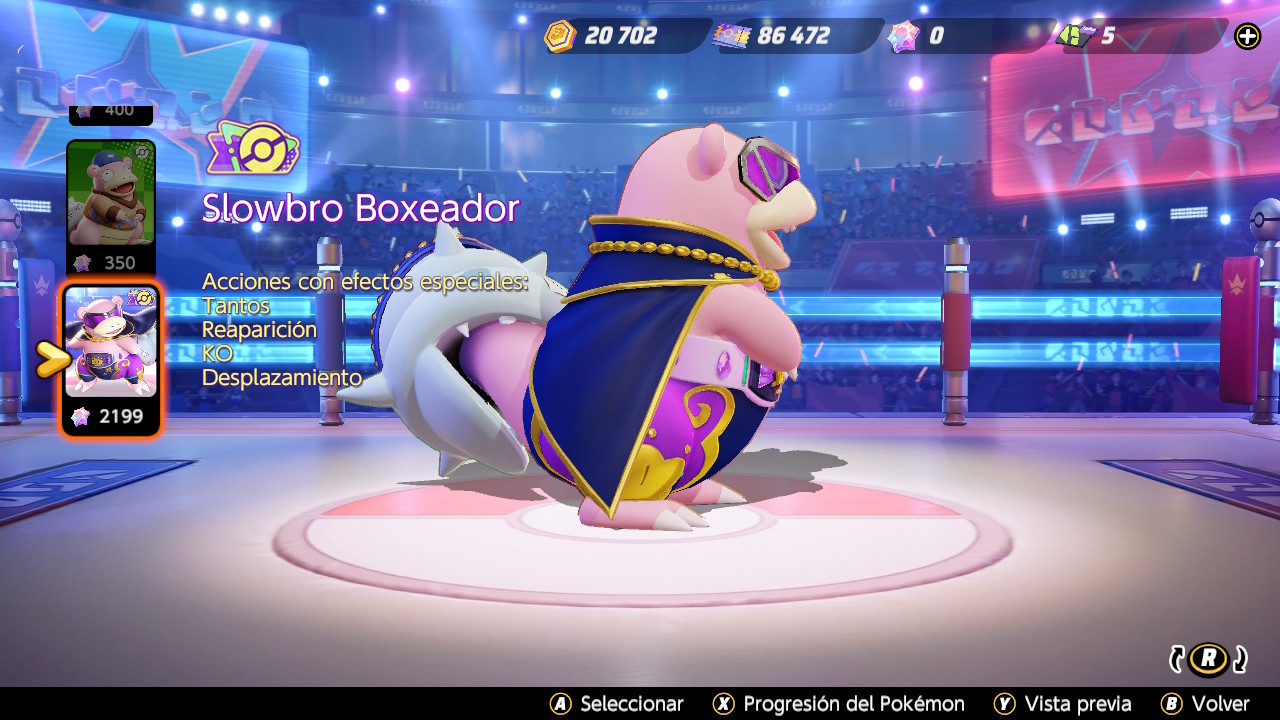Show the Vista previa of the skin

point(1063,704)
